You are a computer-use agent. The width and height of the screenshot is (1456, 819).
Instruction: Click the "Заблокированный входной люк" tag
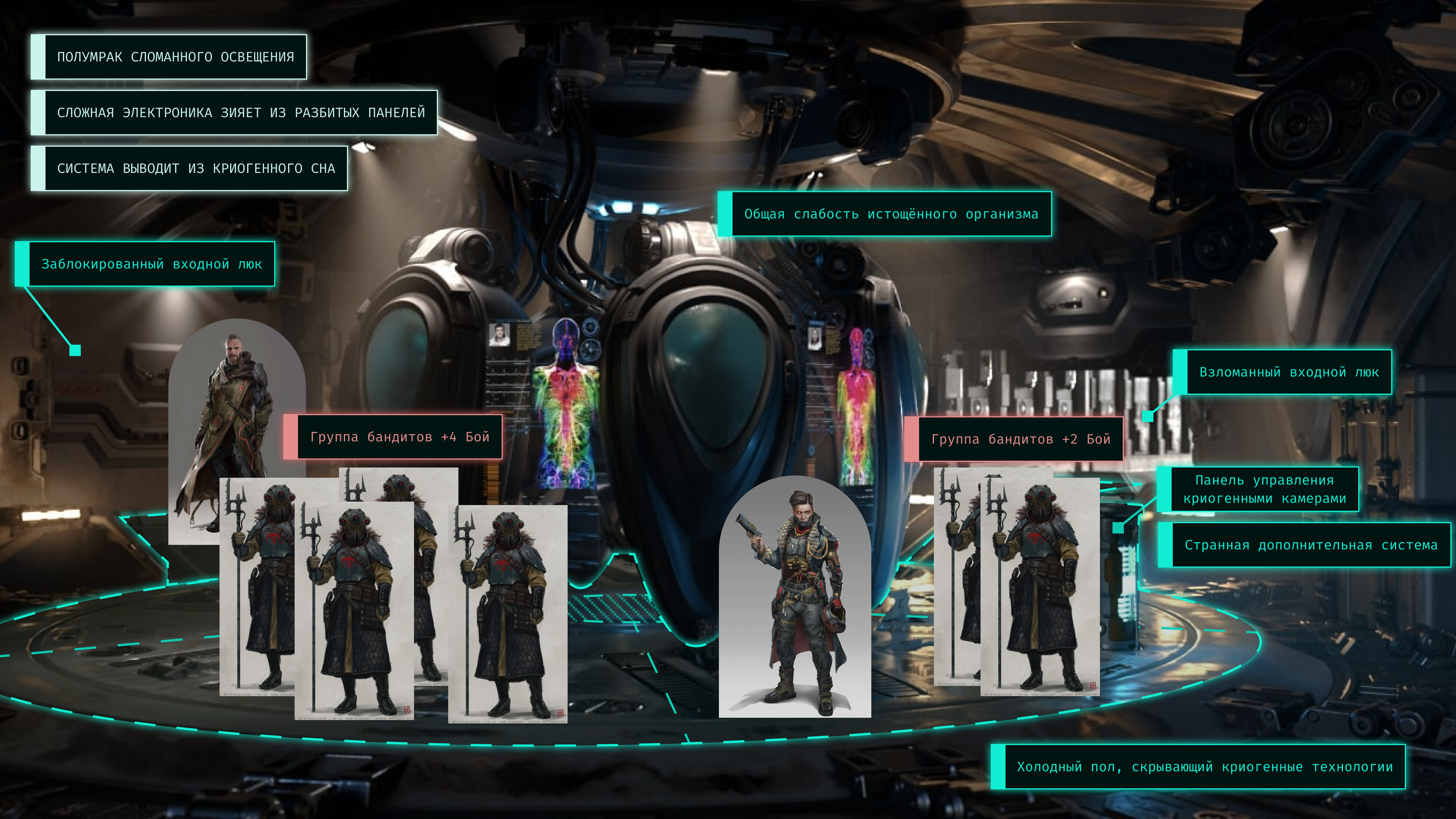click(x=152, y=264)
